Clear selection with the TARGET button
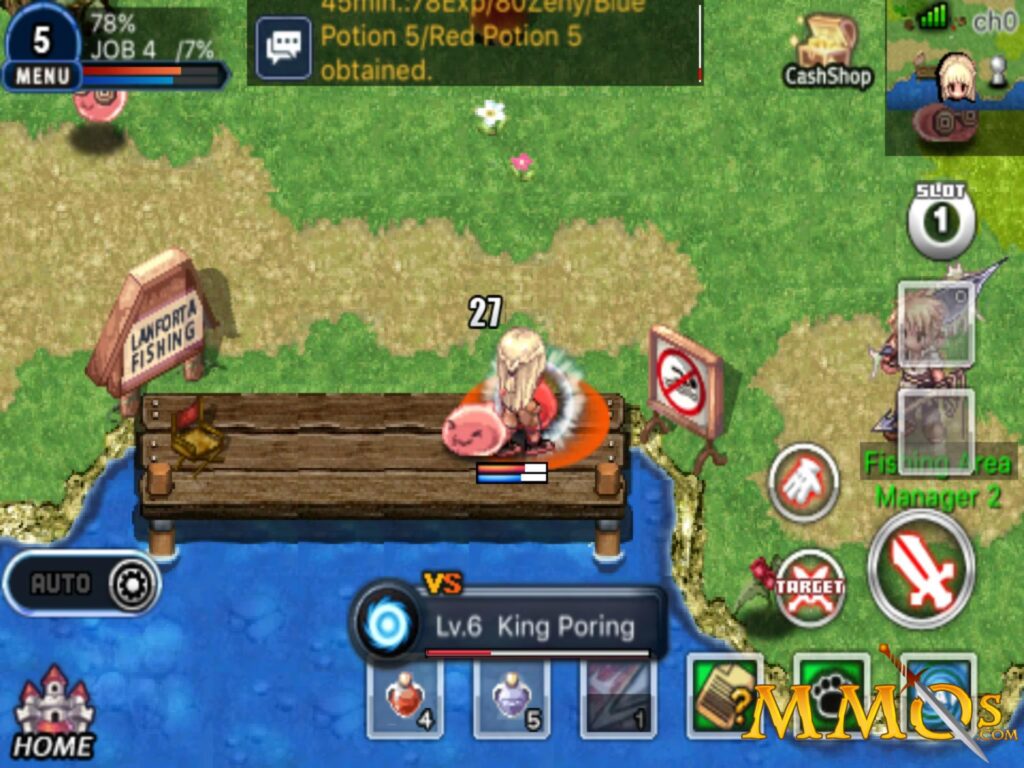The image size is (1024, 768). click(x=810, y=588)
